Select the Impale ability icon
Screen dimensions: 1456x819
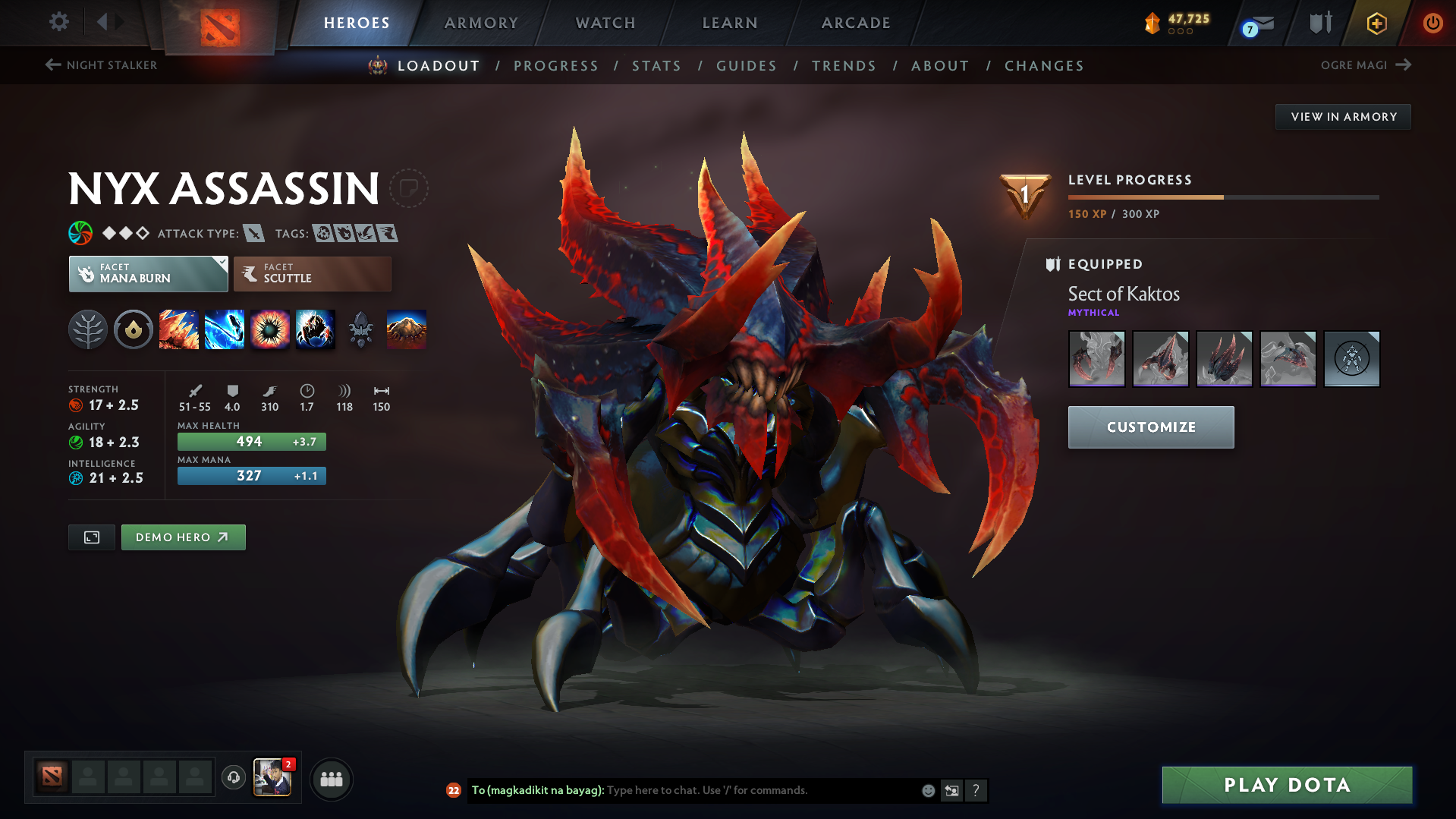(x=179, y=329)
